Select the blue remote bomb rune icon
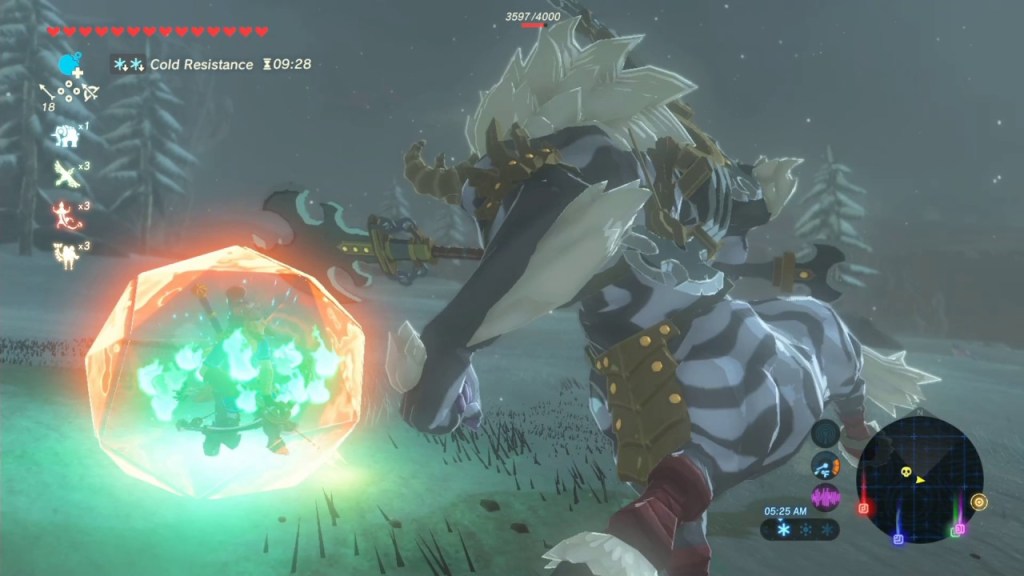1024x576 pixels. pos(68,67)
